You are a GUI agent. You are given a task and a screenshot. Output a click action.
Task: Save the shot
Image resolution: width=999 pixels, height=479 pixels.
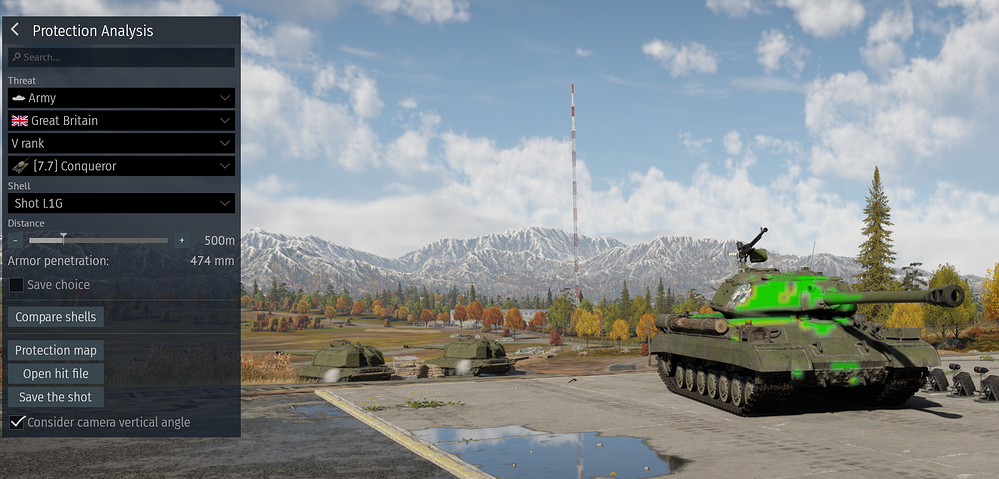56,397
